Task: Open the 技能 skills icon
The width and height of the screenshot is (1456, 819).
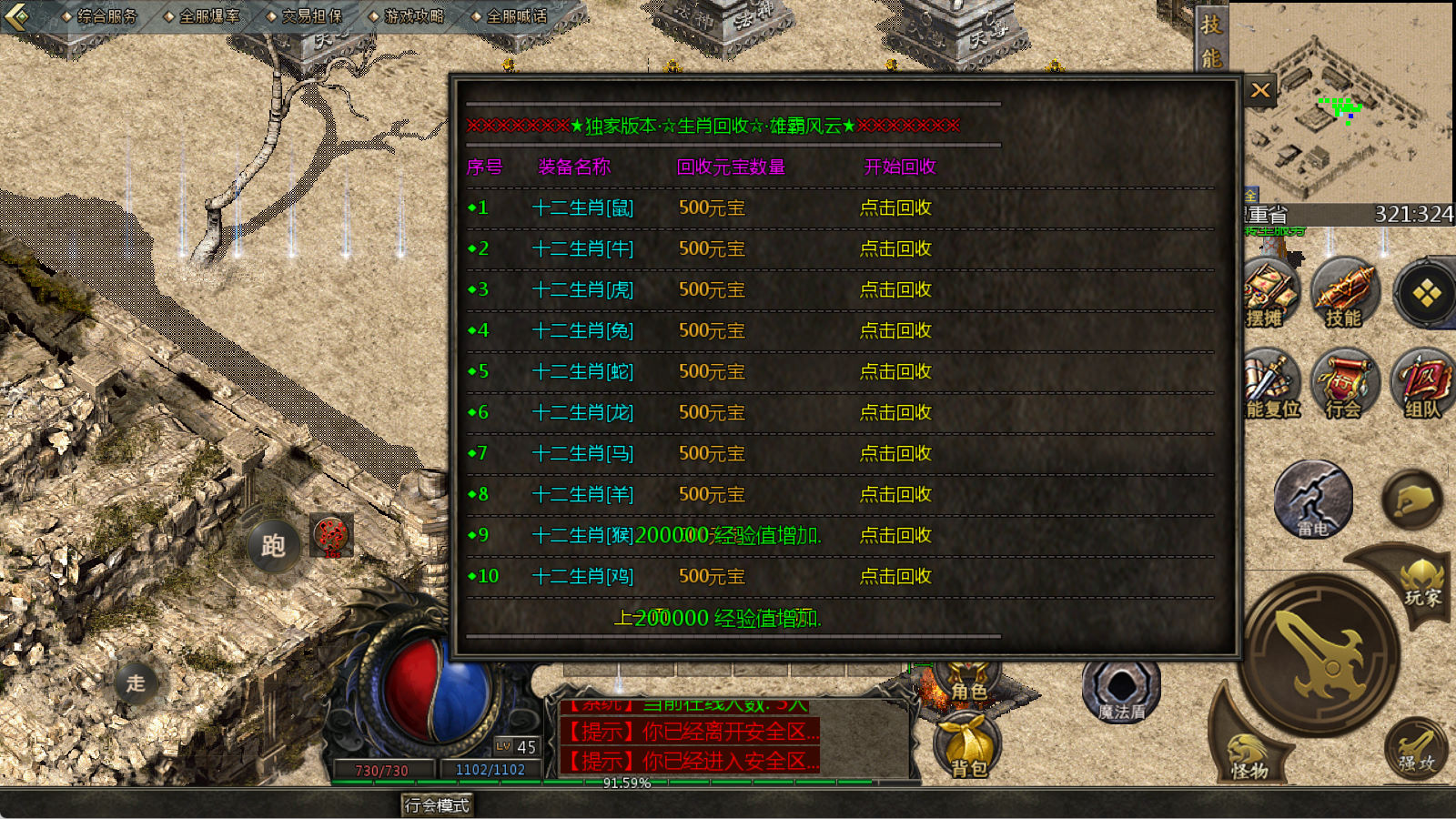Action: tap(1344, 293)
